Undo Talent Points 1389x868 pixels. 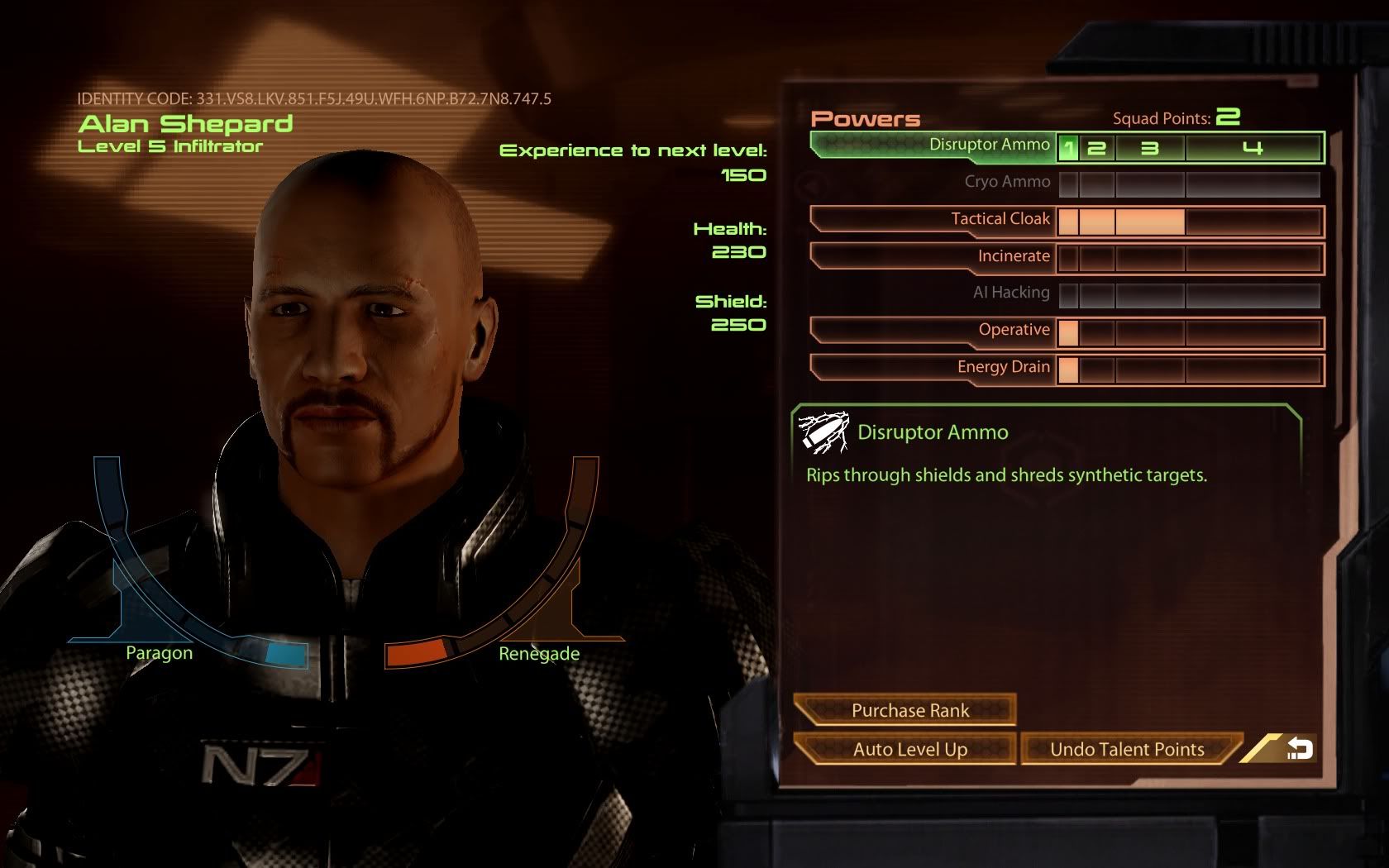1127,749
